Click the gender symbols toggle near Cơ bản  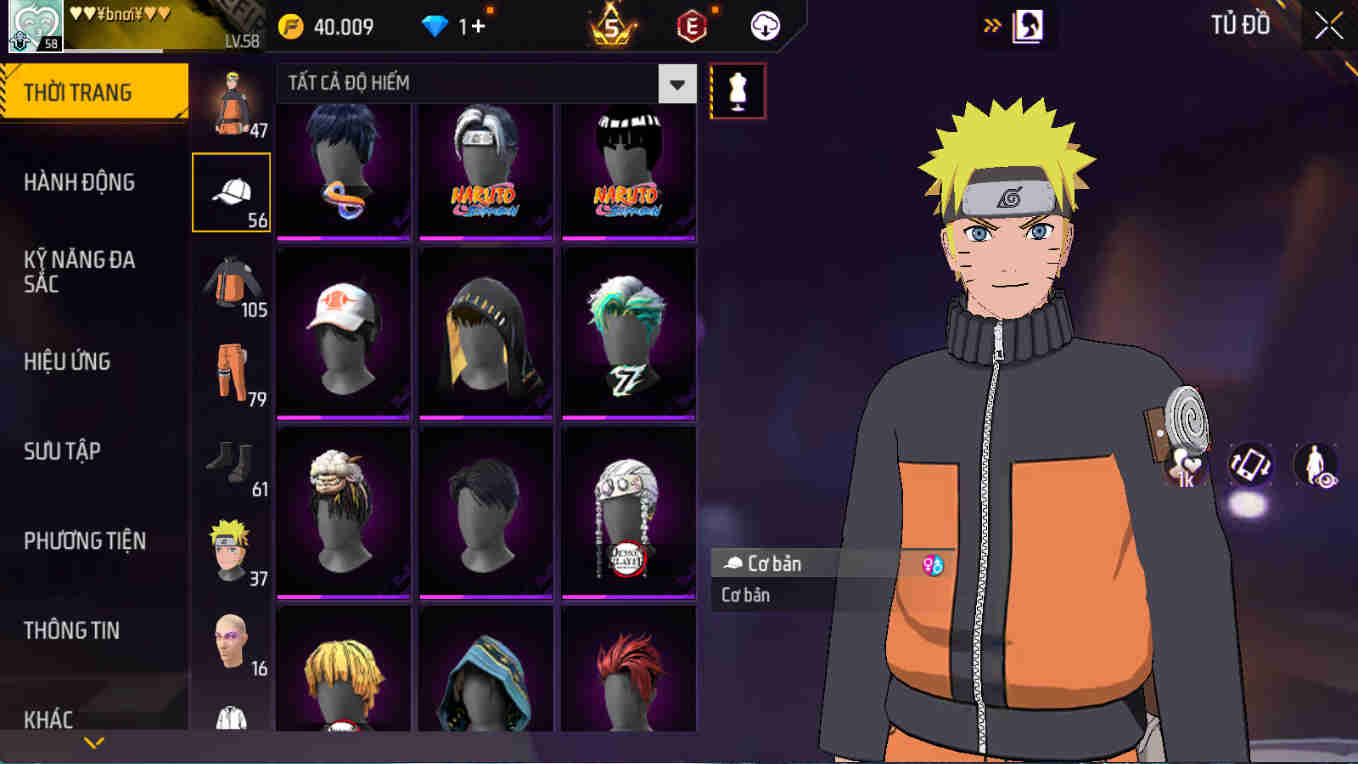point(932,563)
